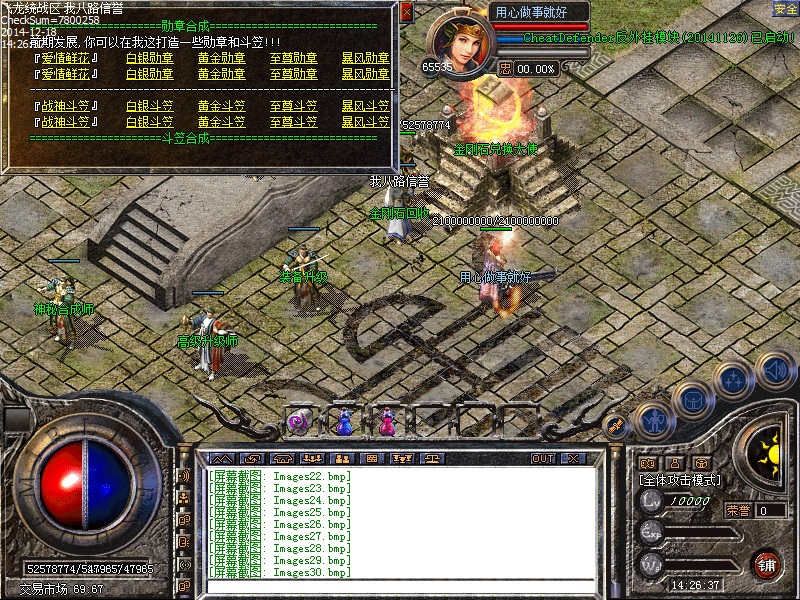
Task: Click the speaker sound round button
Action: tap(774, 371)
